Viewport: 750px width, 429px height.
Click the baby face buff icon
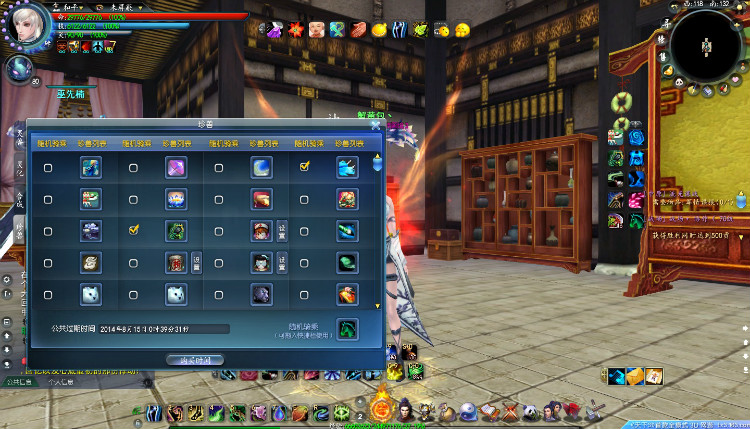[316, 29]
